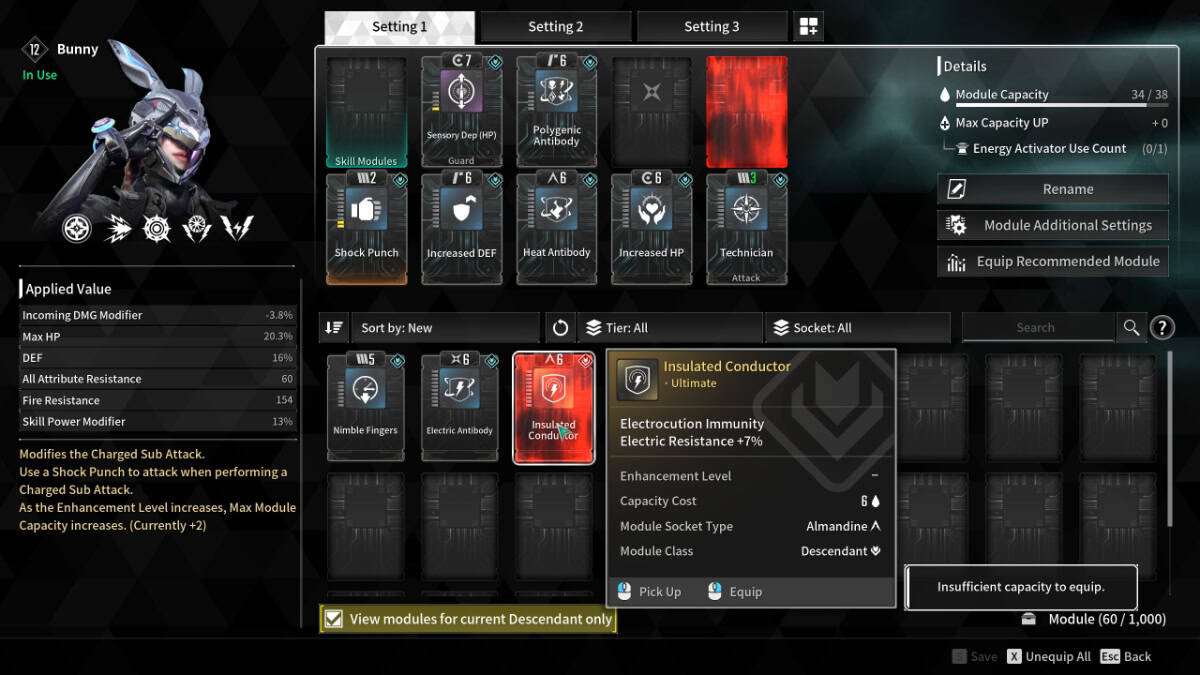Select the equipped Technician module
Screen dimensions: 1200x675
(x=746, y=229)
